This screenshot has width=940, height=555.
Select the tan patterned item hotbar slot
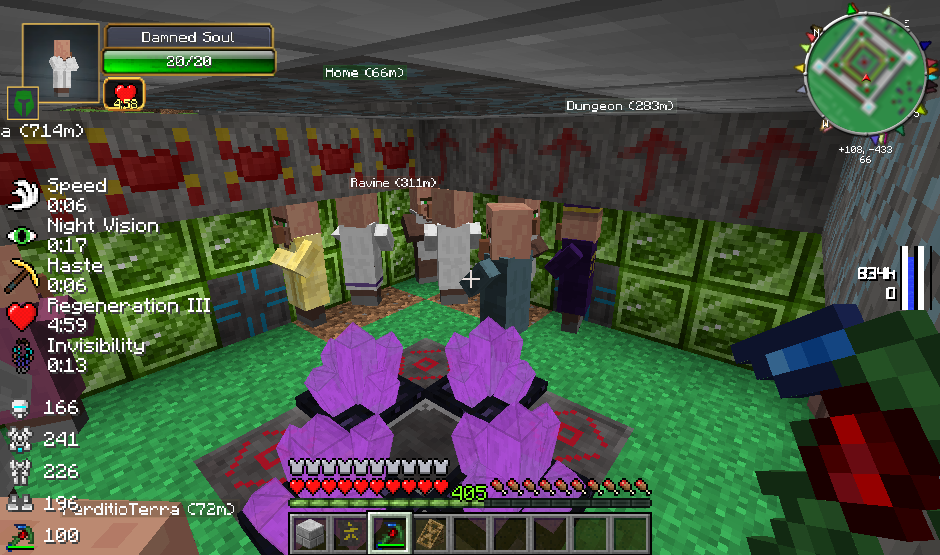click(x=429, y=531)
